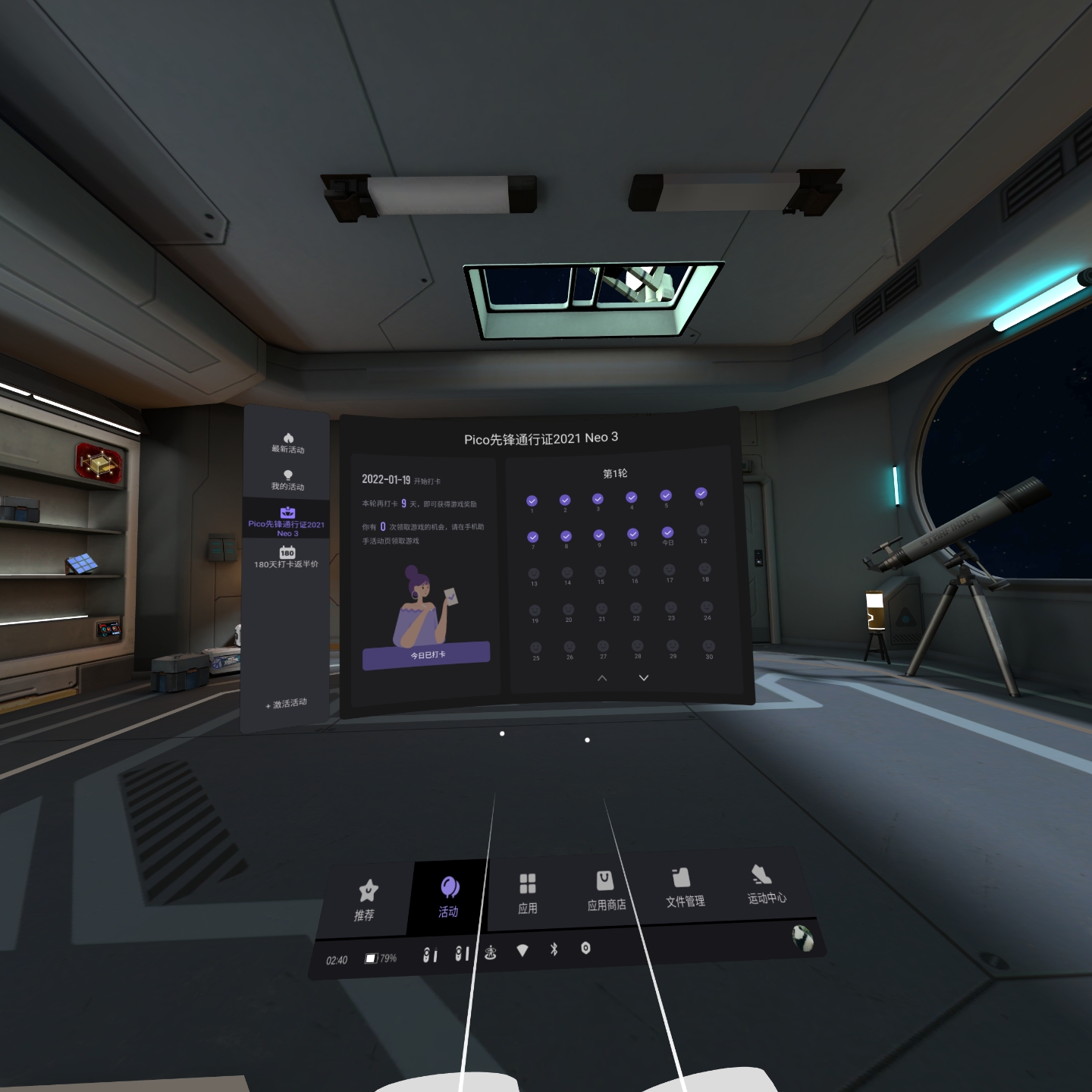Click + 激活活动 at sidebar bottom
1092x1092 pixels.
(x=284, y=704)
